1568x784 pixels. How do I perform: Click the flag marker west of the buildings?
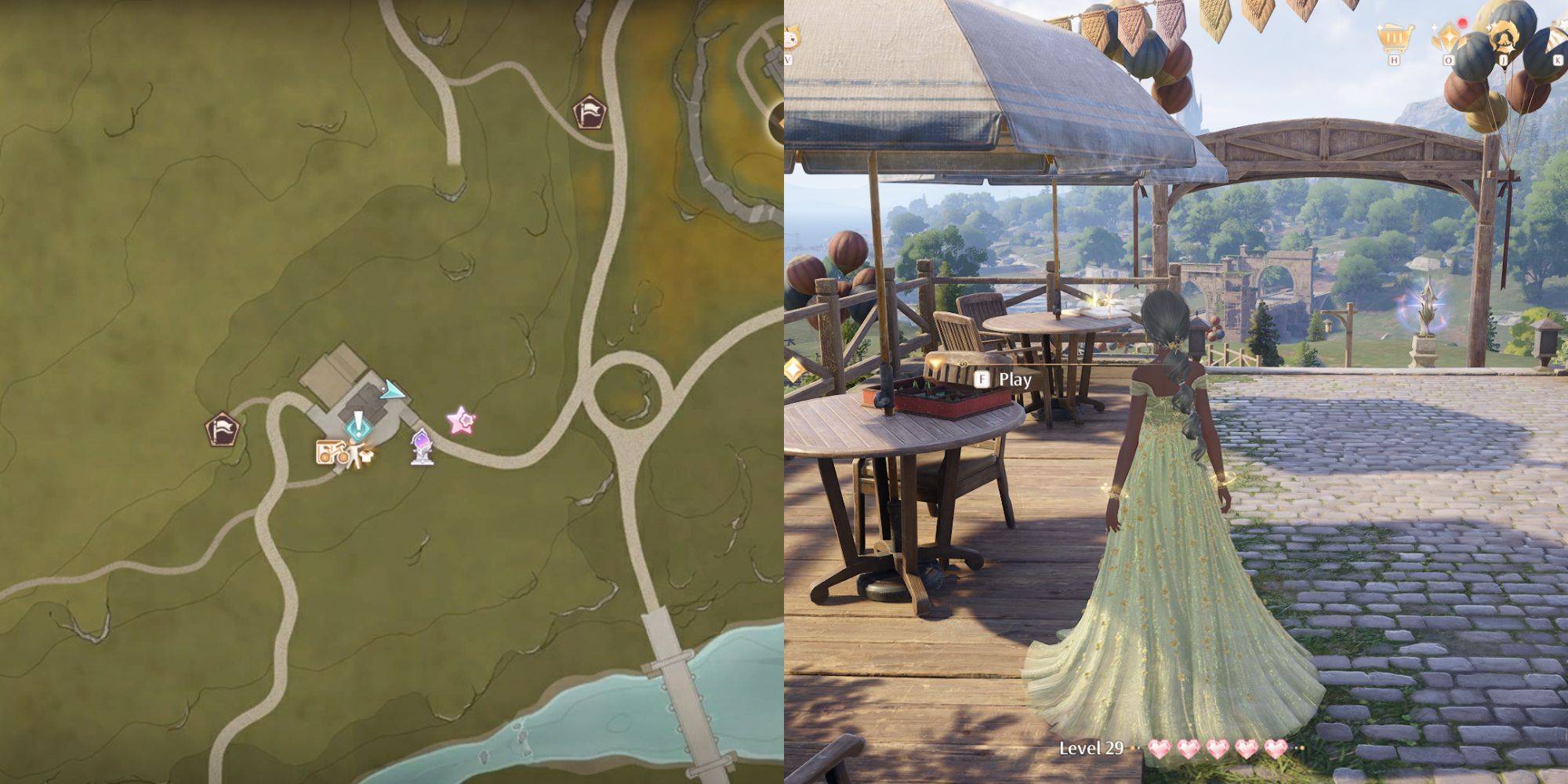[222, 430]
